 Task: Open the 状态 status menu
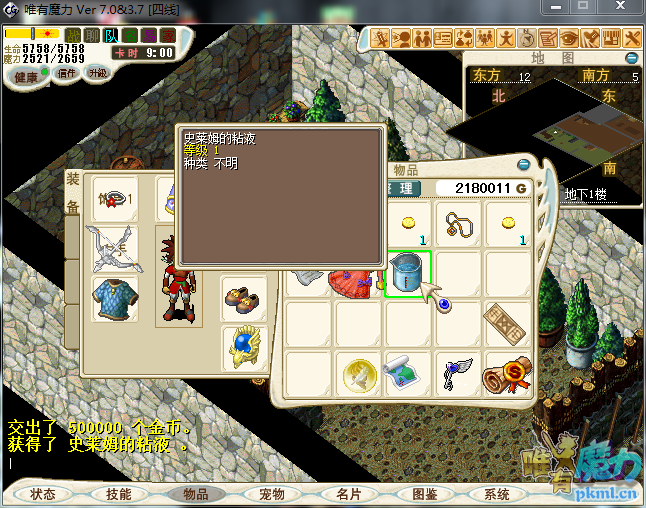point(43,494)
